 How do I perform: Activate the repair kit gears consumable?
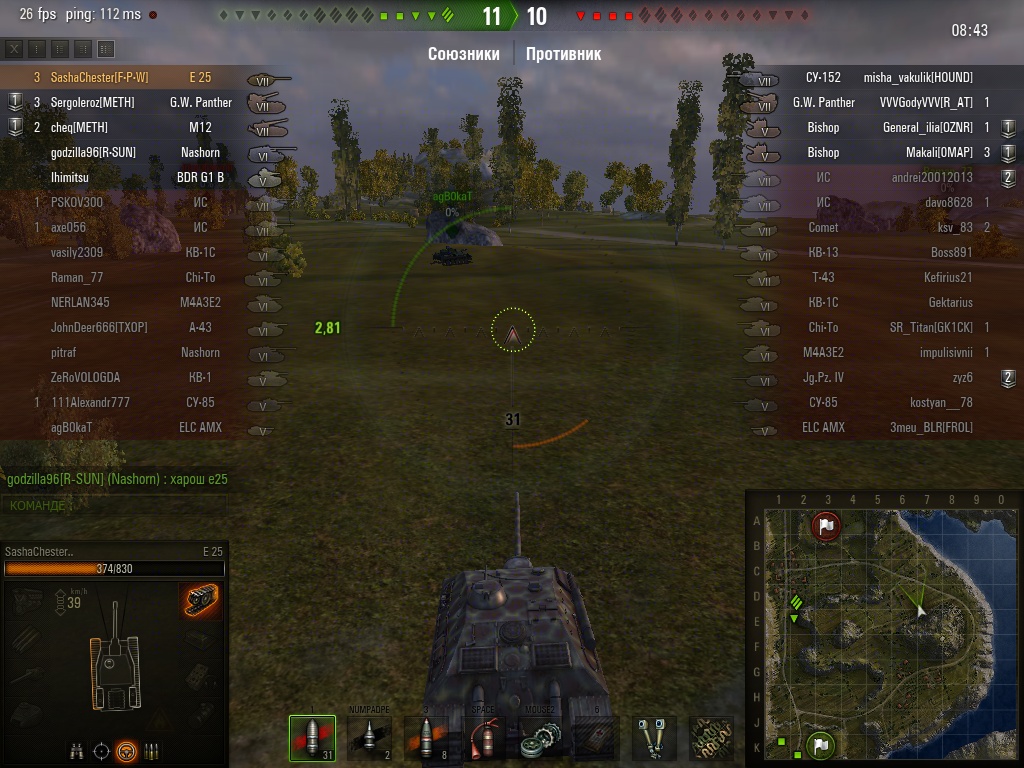(541, 738)
